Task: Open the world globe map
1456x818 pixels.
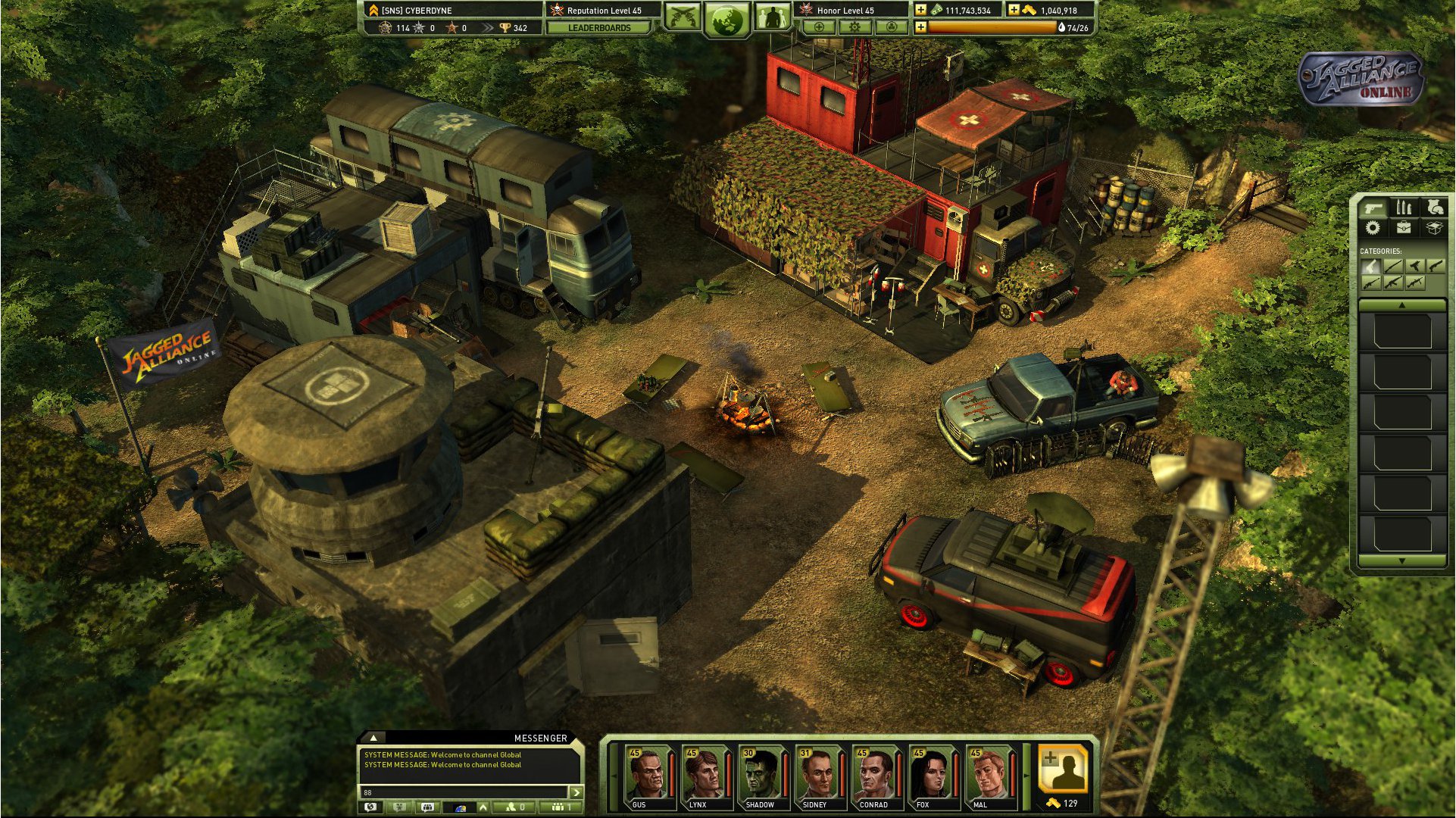Action: [727, 17]
